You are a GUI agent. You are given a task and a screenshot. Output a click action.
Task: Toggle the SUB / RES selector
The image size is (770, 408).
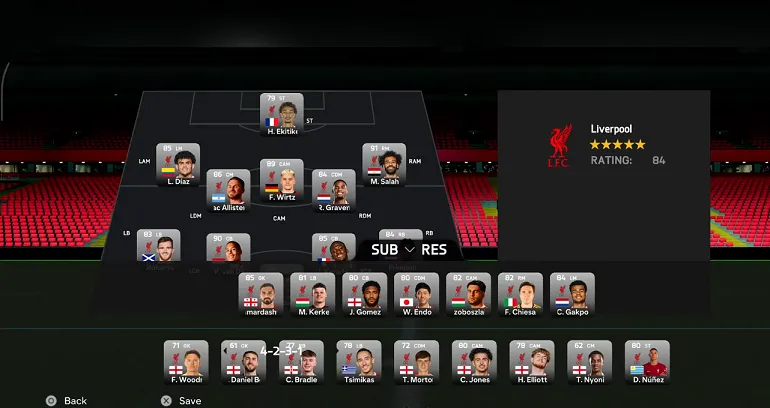point(409,250)
